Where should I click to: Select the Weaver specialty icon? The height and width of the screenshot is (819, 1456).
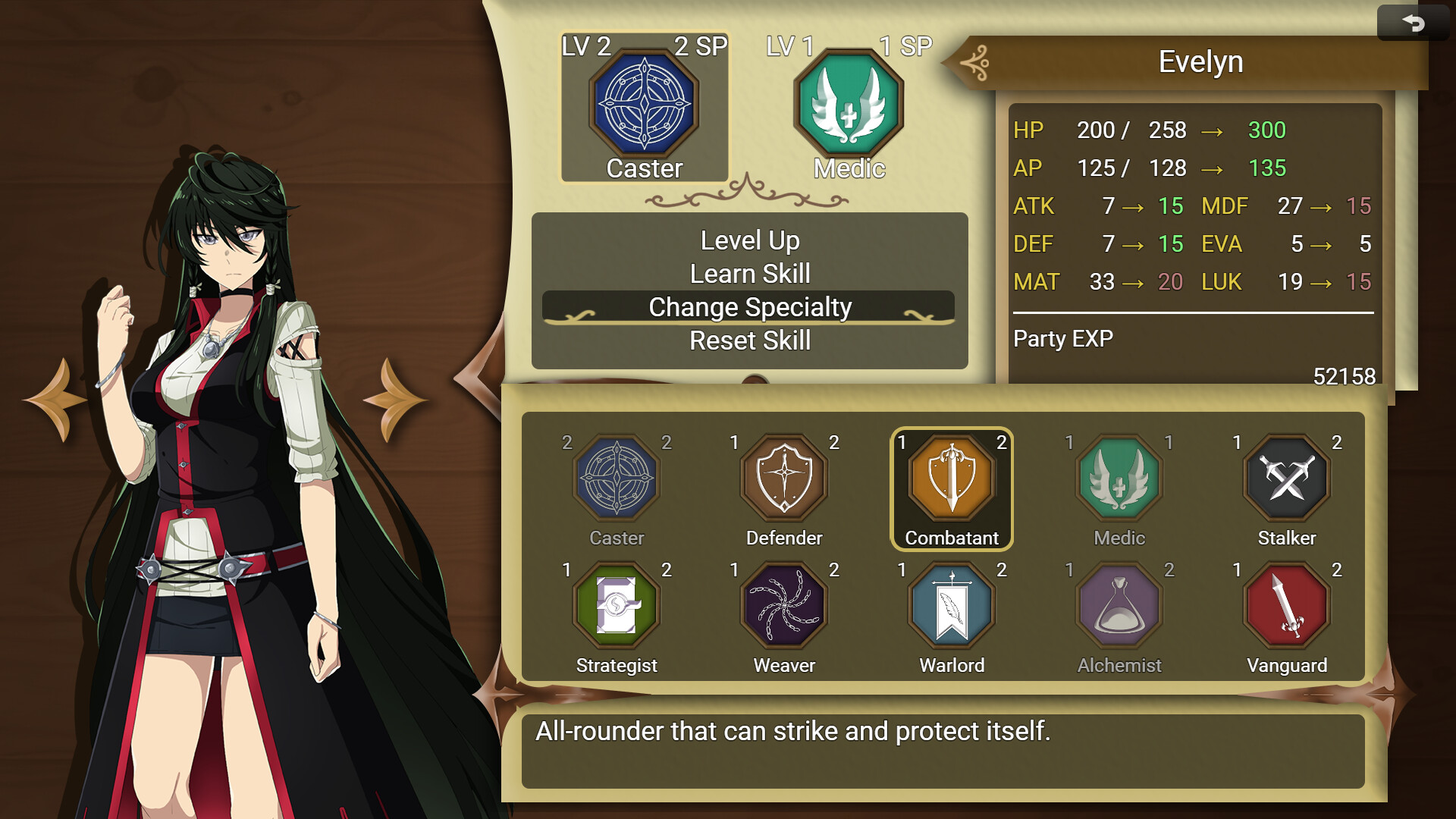tap(784, 605)
